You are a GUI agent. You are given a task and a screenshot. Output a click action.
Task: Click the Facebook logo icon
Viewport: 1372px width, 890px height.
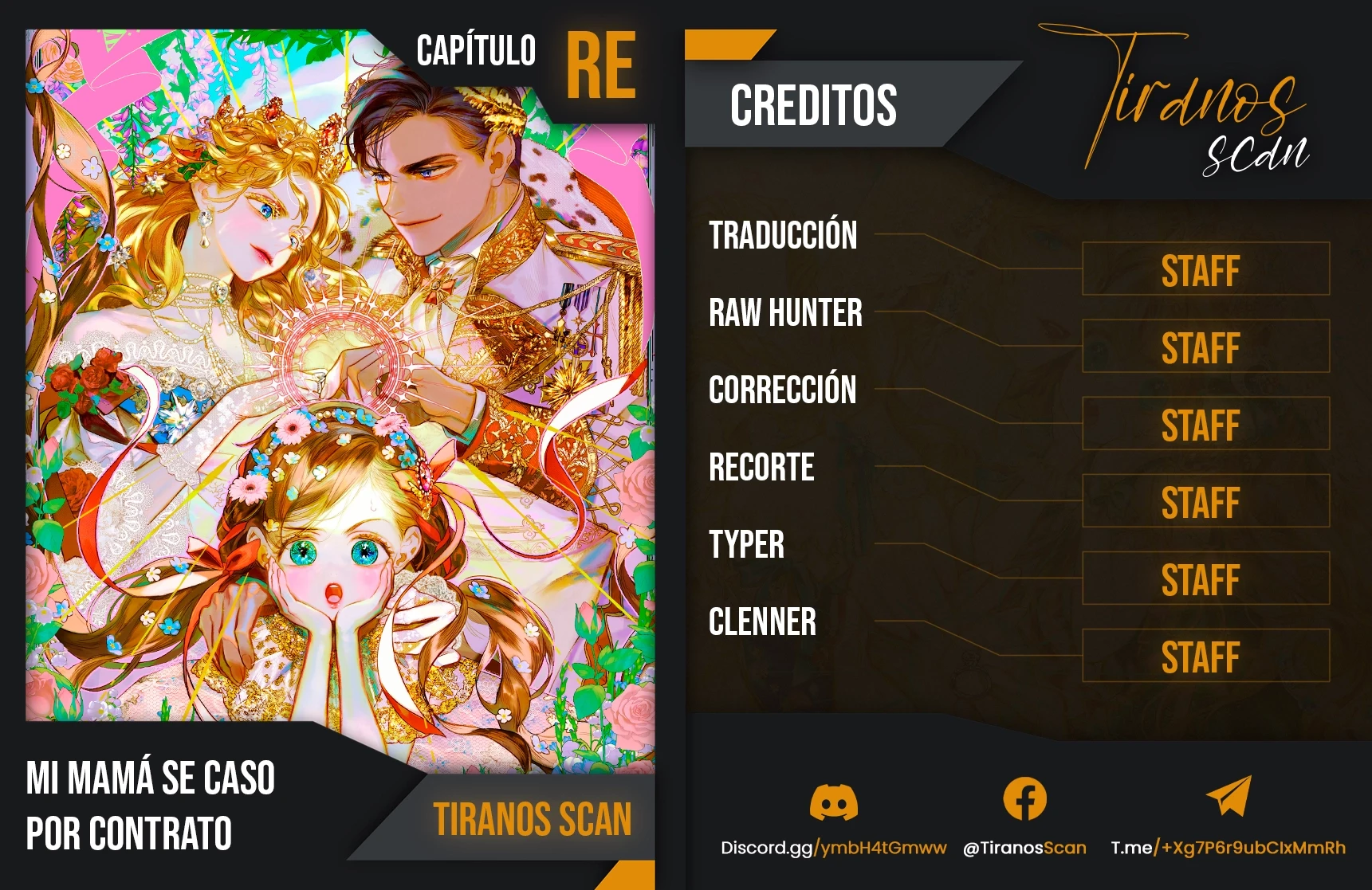point(1024,798)
